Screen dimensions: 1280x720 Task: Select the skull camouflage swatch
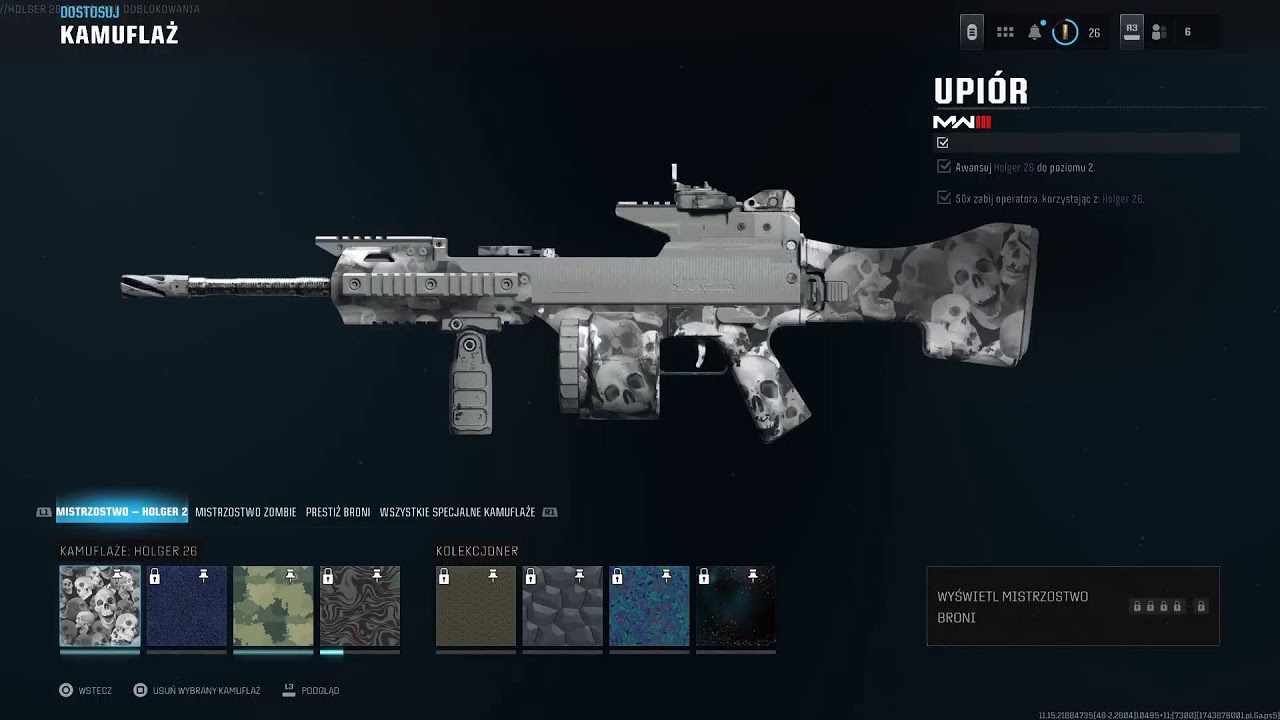coord(100,606)
